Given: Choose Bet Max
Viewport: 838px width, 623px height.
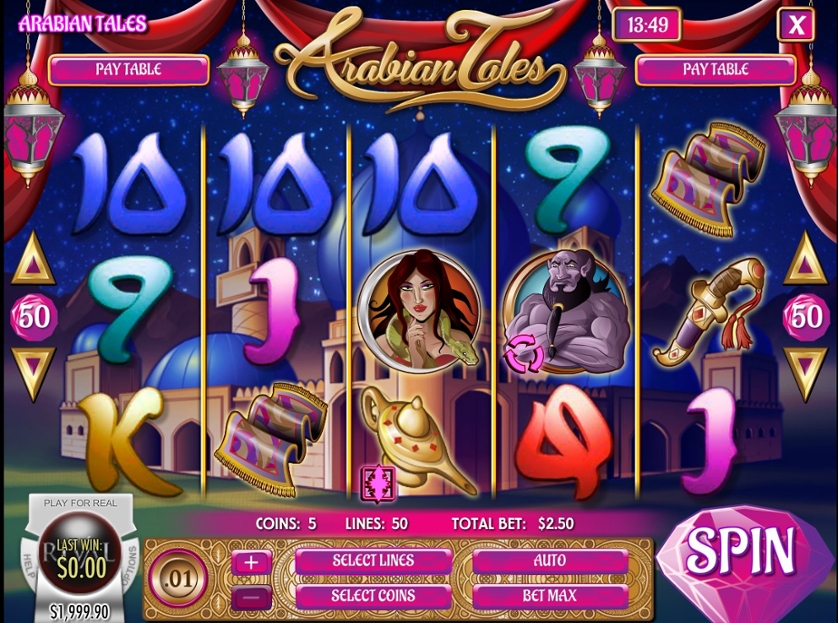Looking at the screenshot, I should coord(549,596).
